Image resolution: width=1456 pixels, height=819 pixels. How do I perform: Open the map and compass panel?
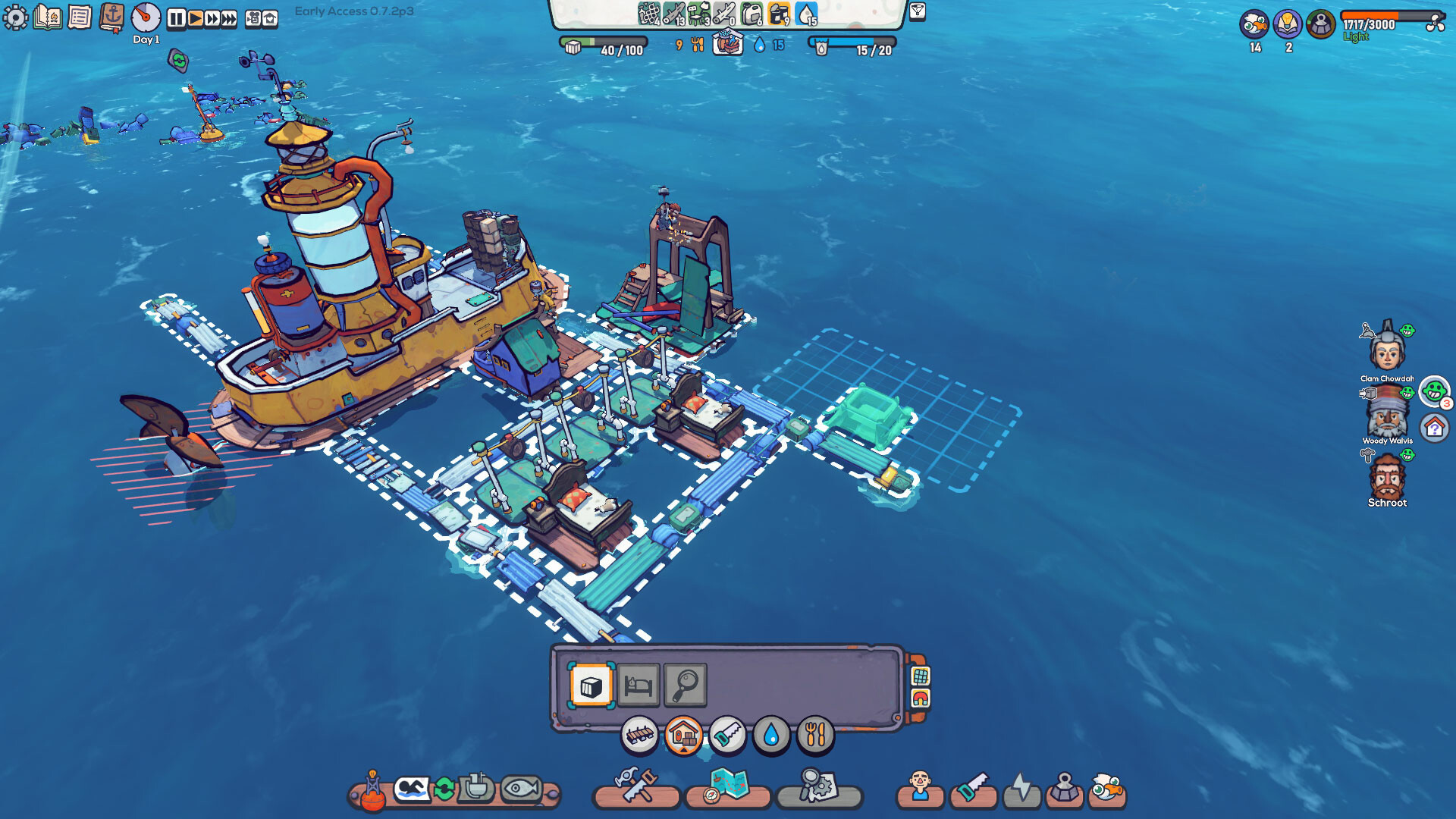coord(729,789)
